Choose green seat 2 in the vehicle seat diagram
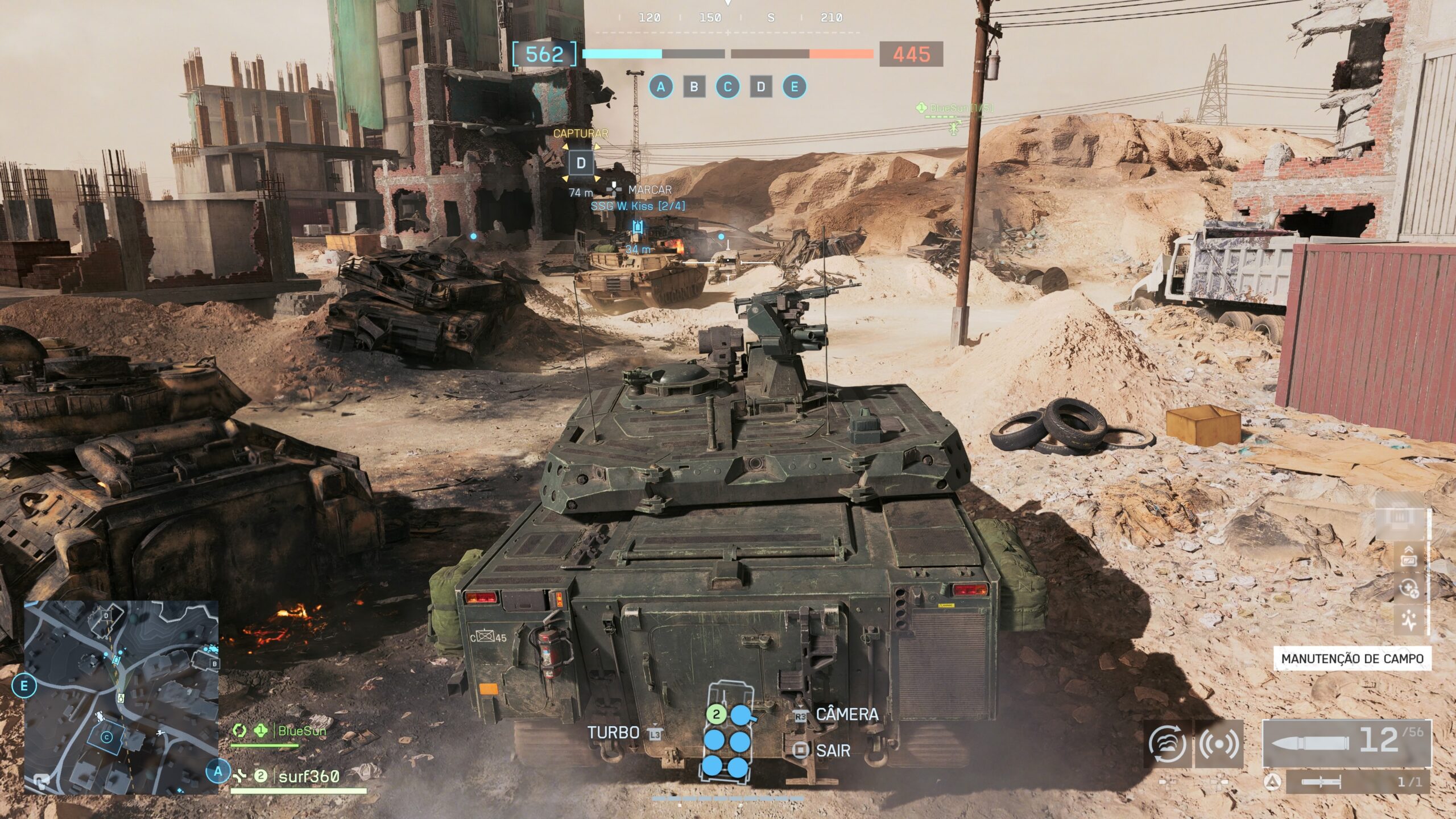 pyautogui.click(x=716, y=714)
